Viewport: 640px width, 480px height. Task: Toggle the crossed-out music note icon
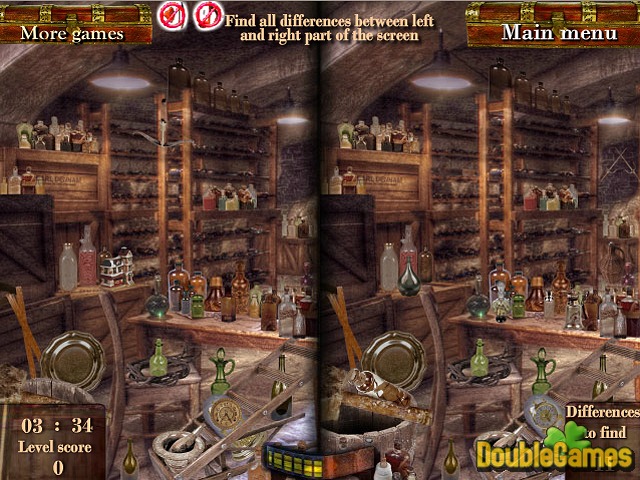207,14
